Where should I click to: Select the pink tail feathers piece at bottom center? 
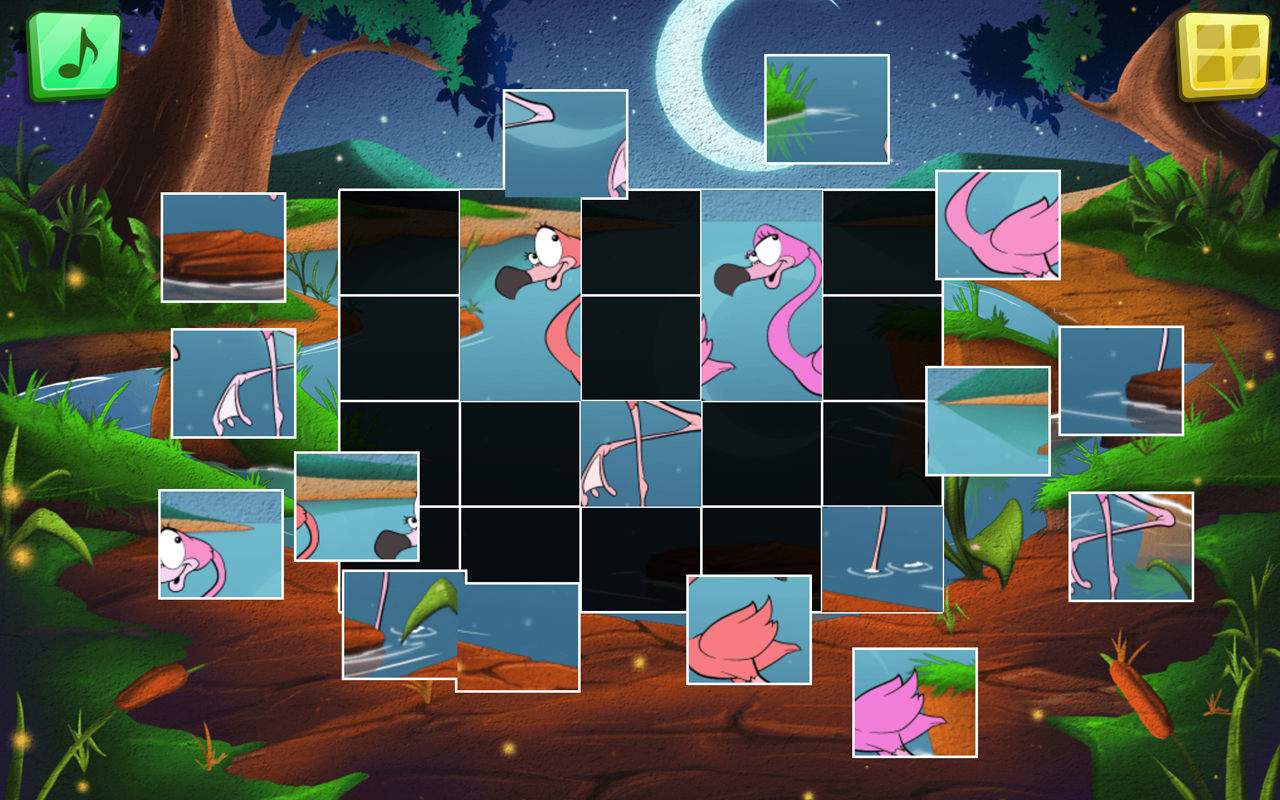pyautogui.click(x=748, y=630)
